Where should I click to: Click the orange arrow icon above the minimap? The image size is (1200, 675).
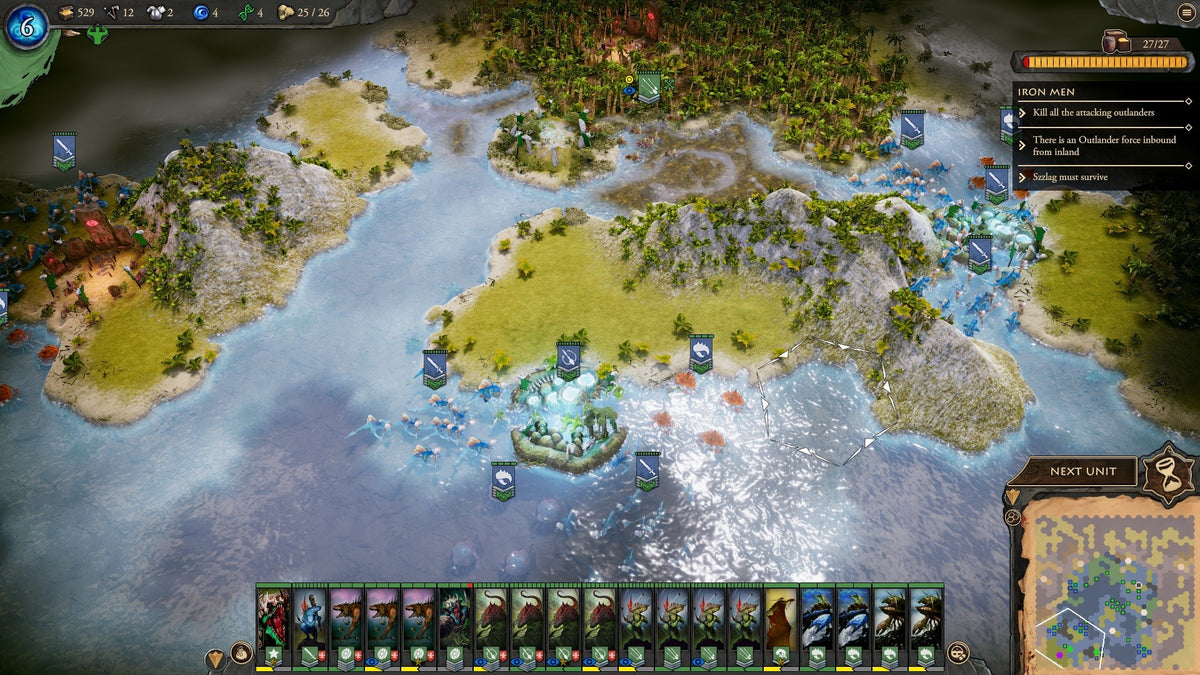(x=1012, y=497)
